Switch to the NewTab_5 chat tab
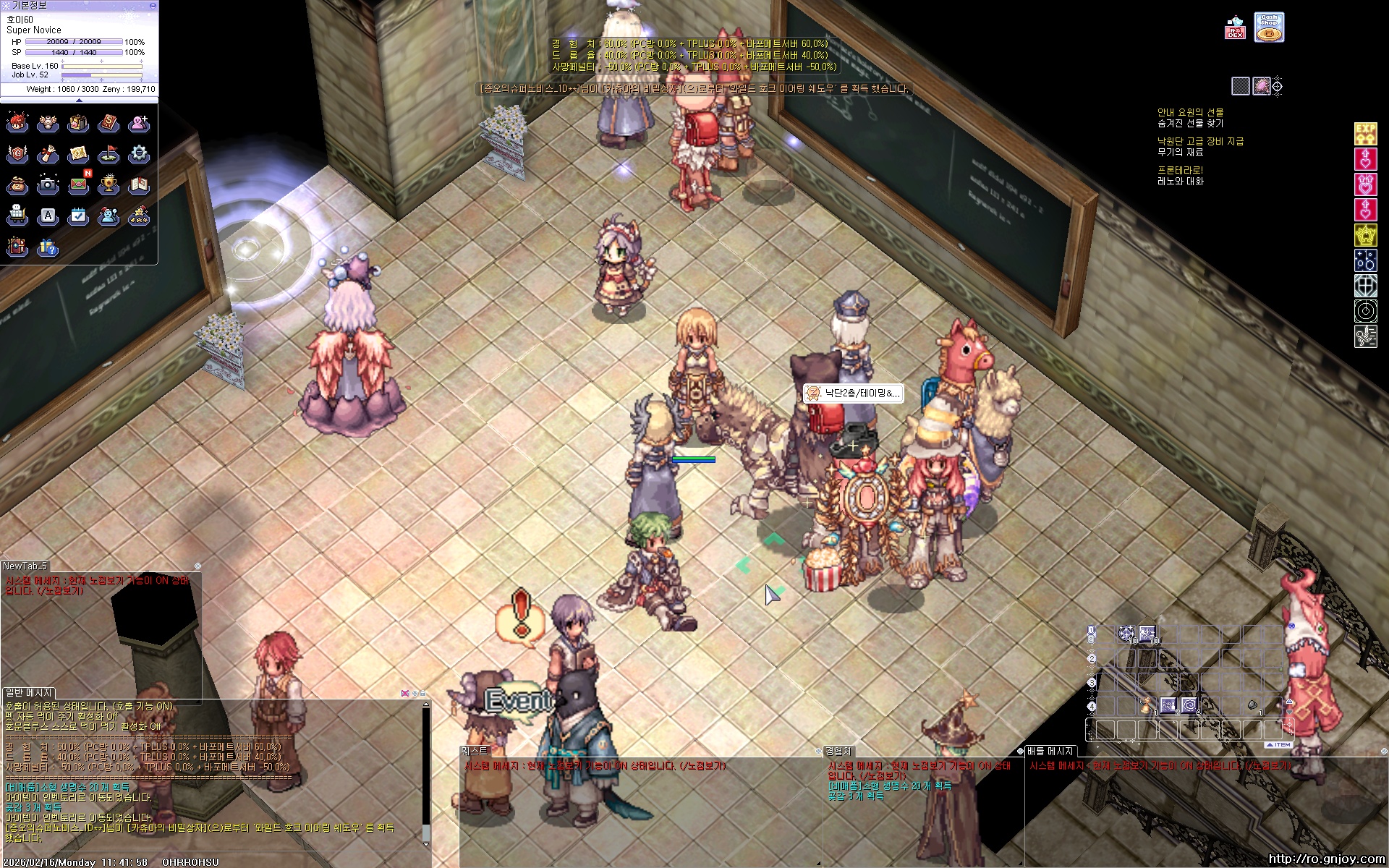This screenshot has width=1389, height=868. click(25, 566)
